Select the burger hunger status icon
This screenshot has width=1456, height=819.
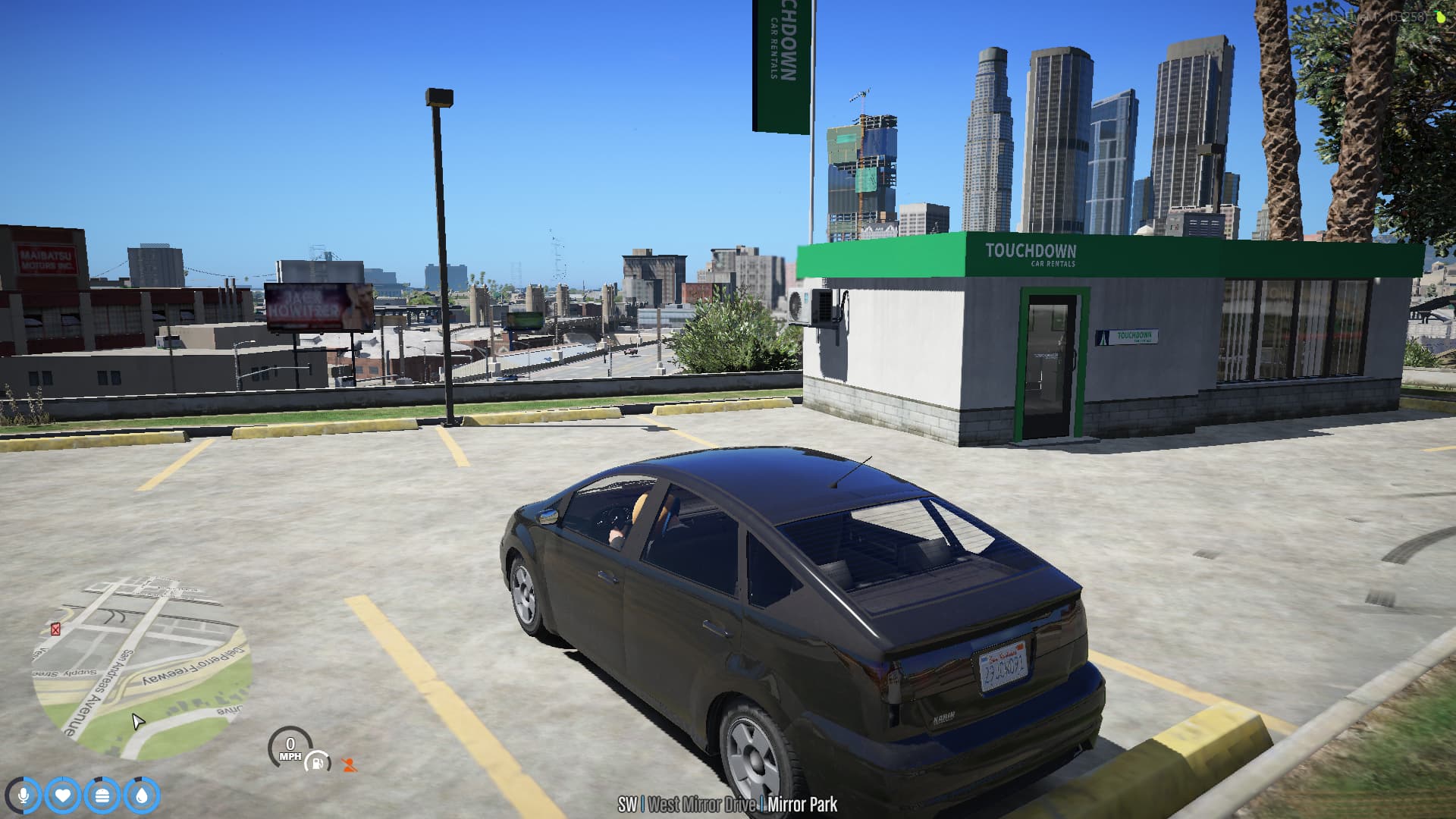coord(102,795)
